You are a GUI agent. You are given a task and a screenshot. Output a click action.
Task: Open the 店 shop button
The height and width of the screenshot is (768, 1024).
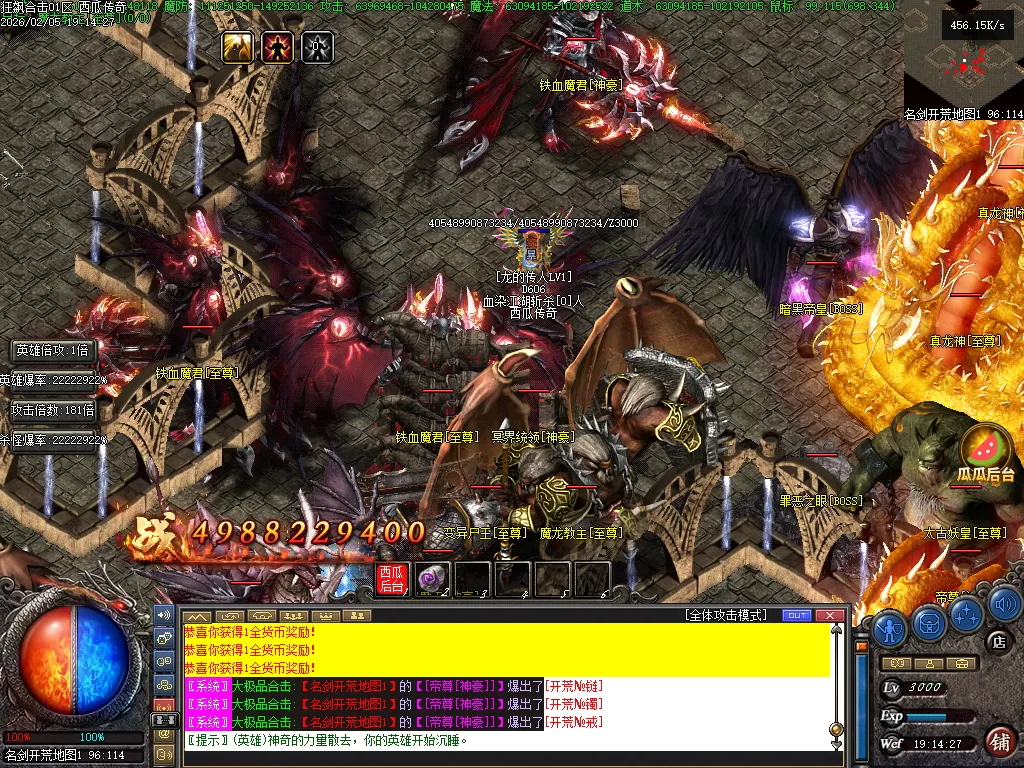point(996,640)
